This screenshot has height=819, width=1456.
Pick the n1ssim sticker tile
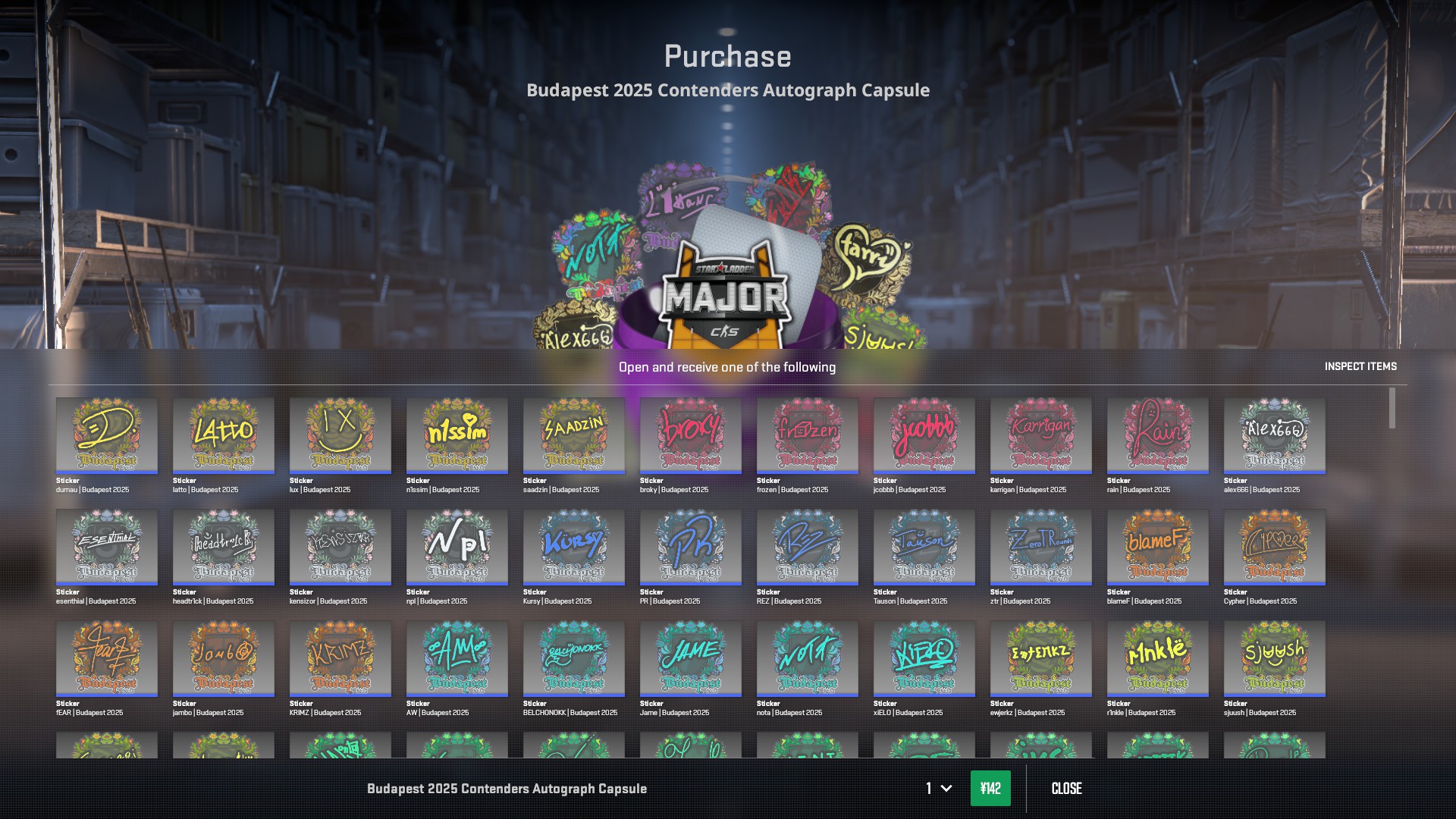point(457,435)
